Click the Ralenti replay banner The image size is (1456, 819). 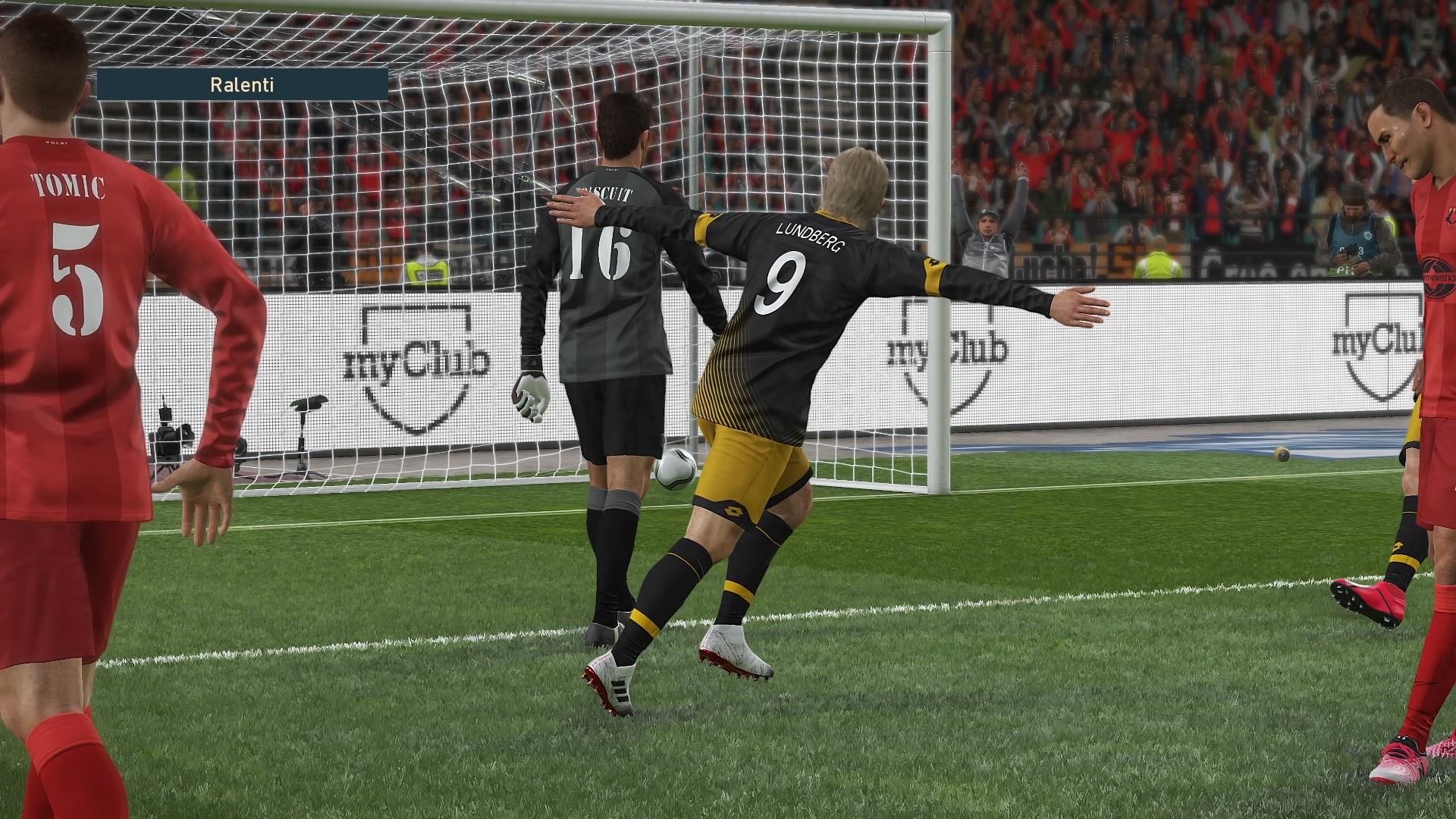[242, 85]
